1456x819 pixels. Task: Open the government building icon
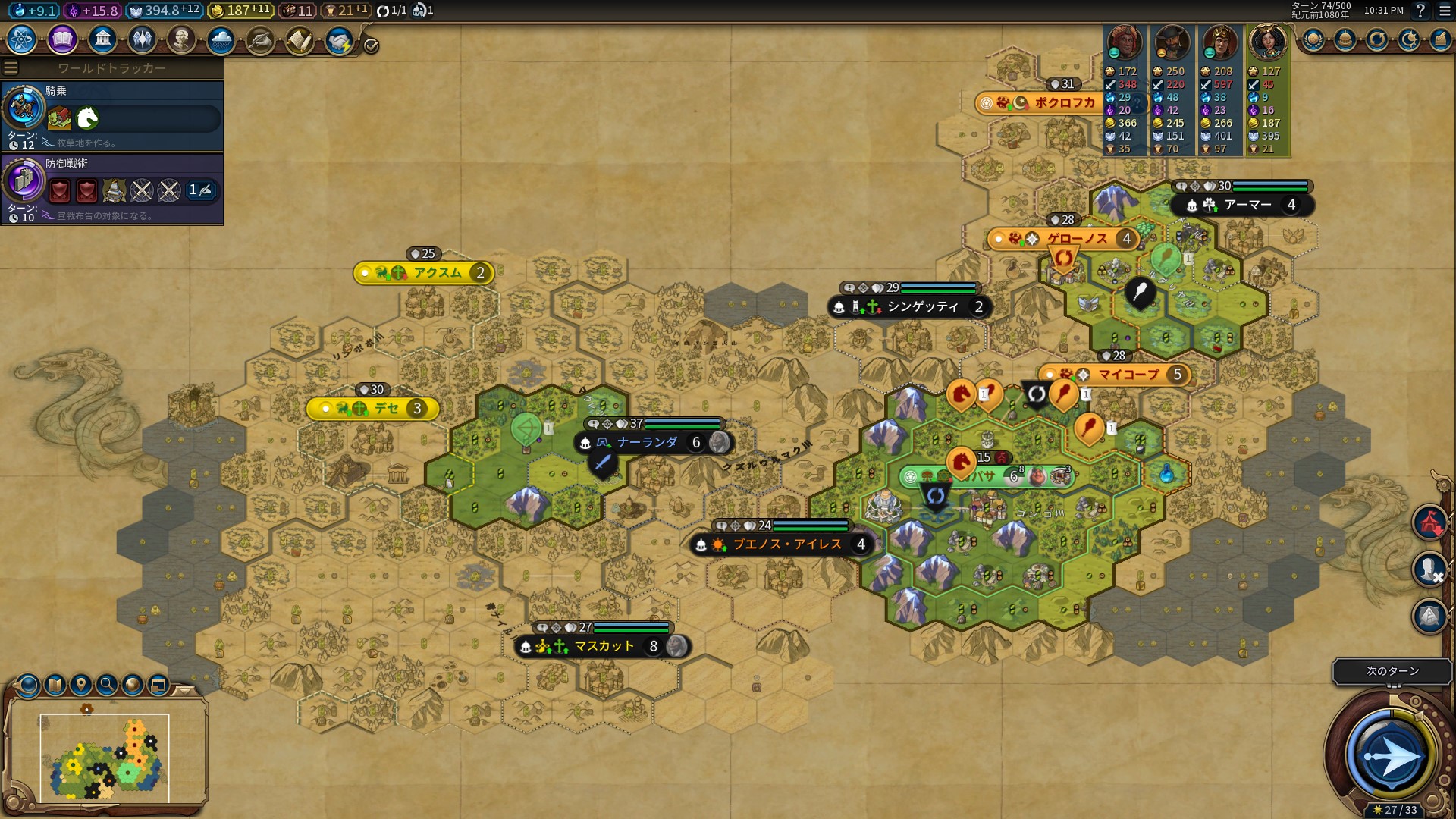[102, 39]
